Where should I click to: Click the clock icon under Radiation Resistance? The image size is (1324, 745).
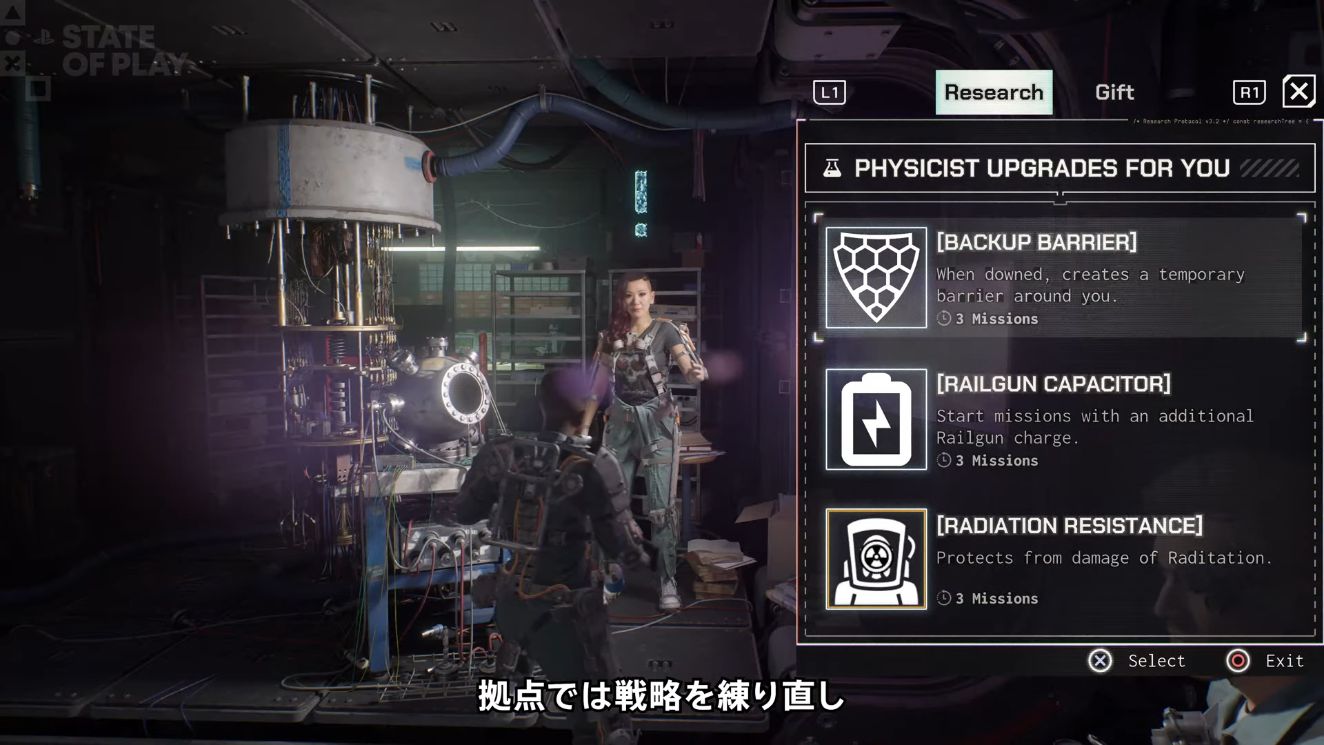pyautogui.click(x=942, y=597)
